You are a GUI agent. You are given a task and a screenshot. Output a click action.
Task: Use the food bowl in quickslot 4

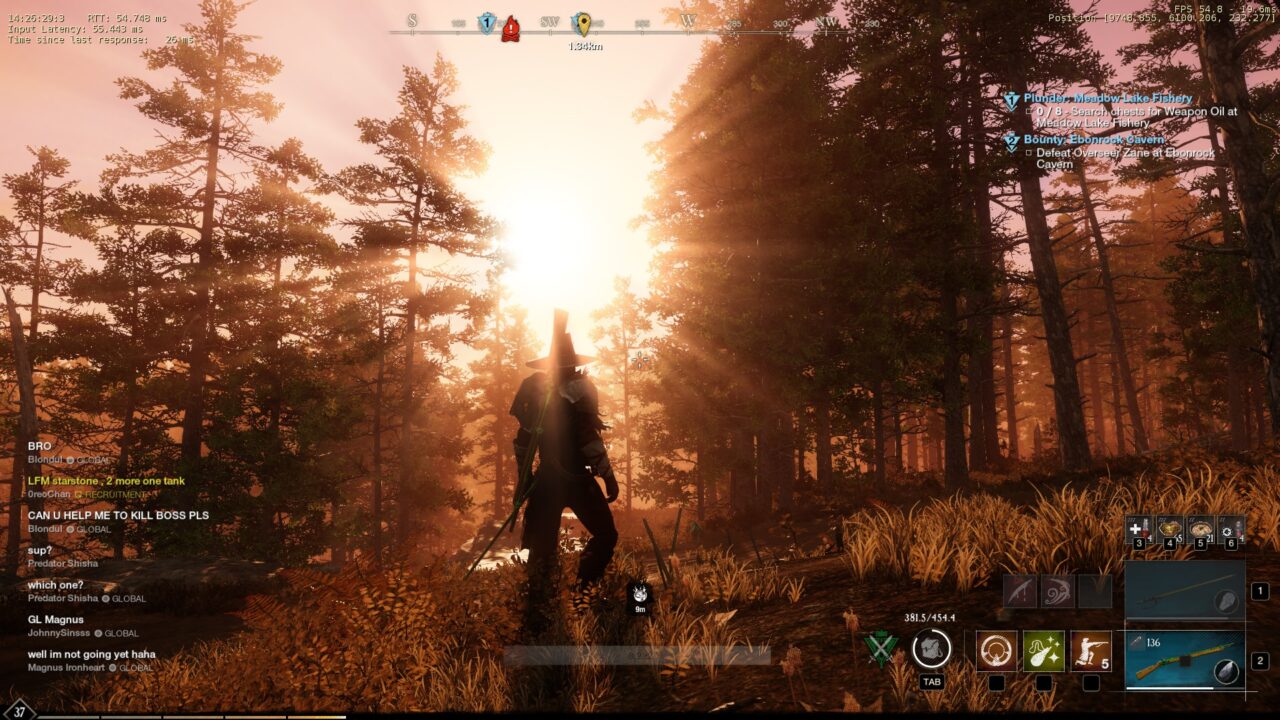click(1169, 529)
